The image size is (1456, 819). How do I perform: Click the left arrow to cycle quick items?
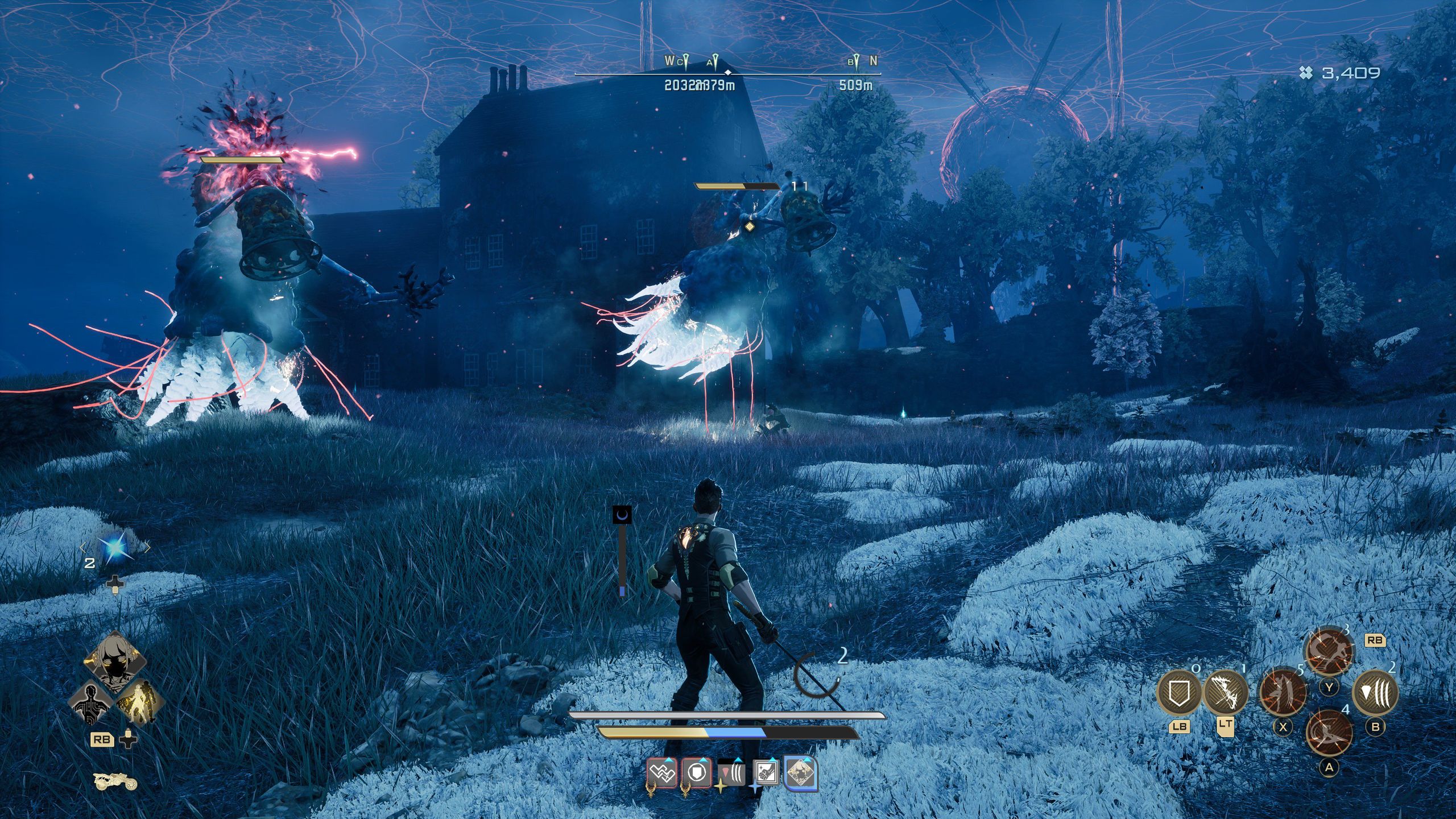point(82,547)
